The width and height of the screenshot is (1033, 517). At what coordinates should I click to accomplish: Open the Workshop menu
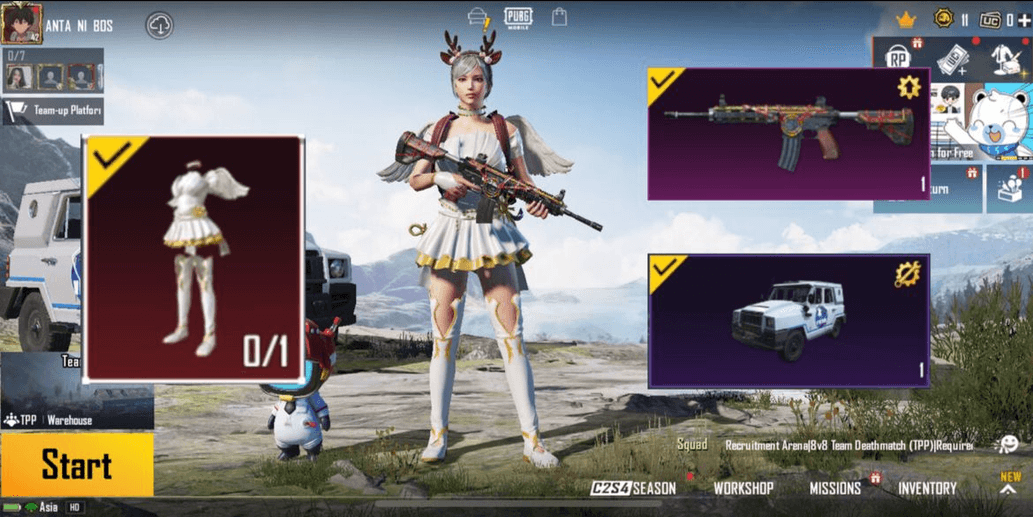tap(743, 488)
